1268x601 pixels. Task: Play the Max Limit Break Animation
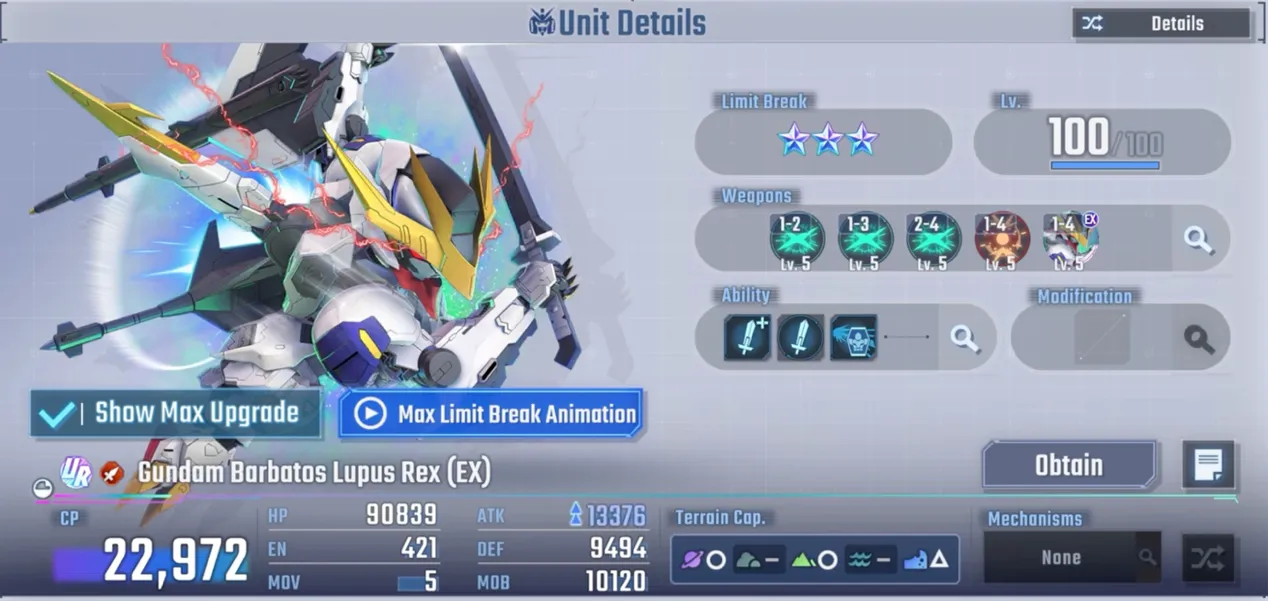pos(490,414)
